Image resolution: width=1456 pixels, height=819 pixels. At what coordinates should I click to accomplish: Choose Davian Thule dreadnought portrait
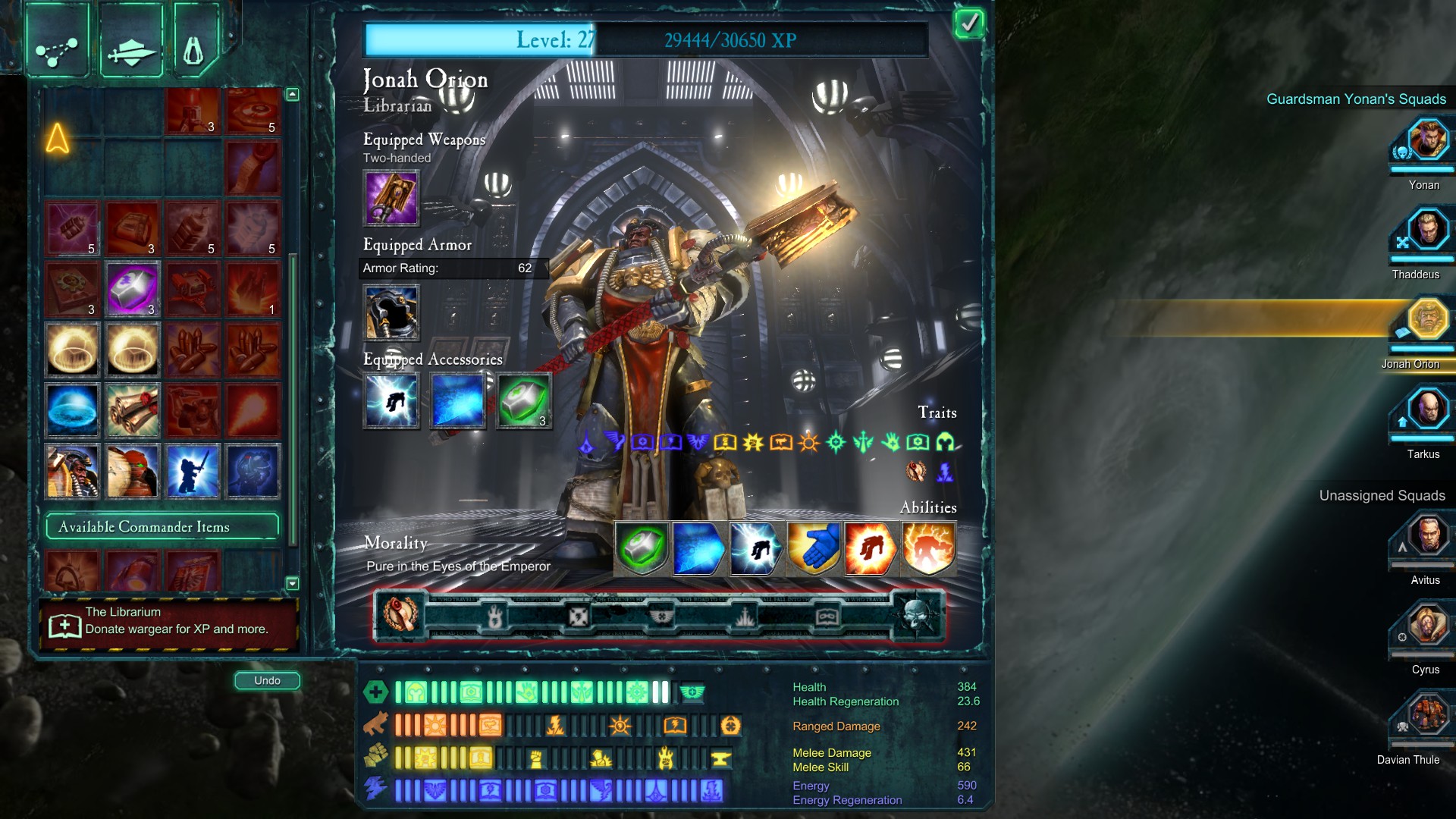click(x=1427, y=716)
